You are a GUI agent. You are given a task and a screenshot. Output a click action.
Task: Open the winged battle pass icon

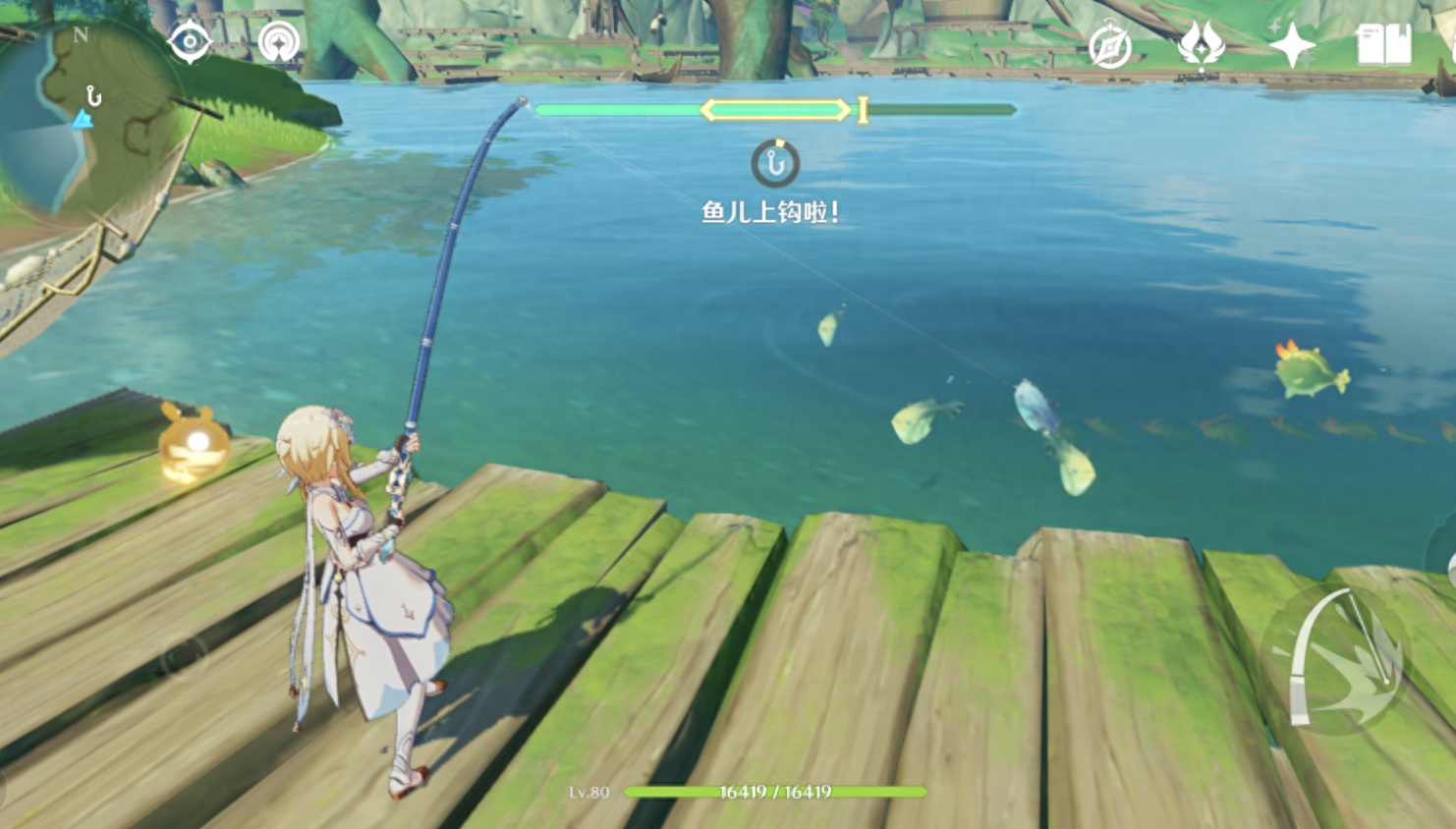coord(1201,44)
